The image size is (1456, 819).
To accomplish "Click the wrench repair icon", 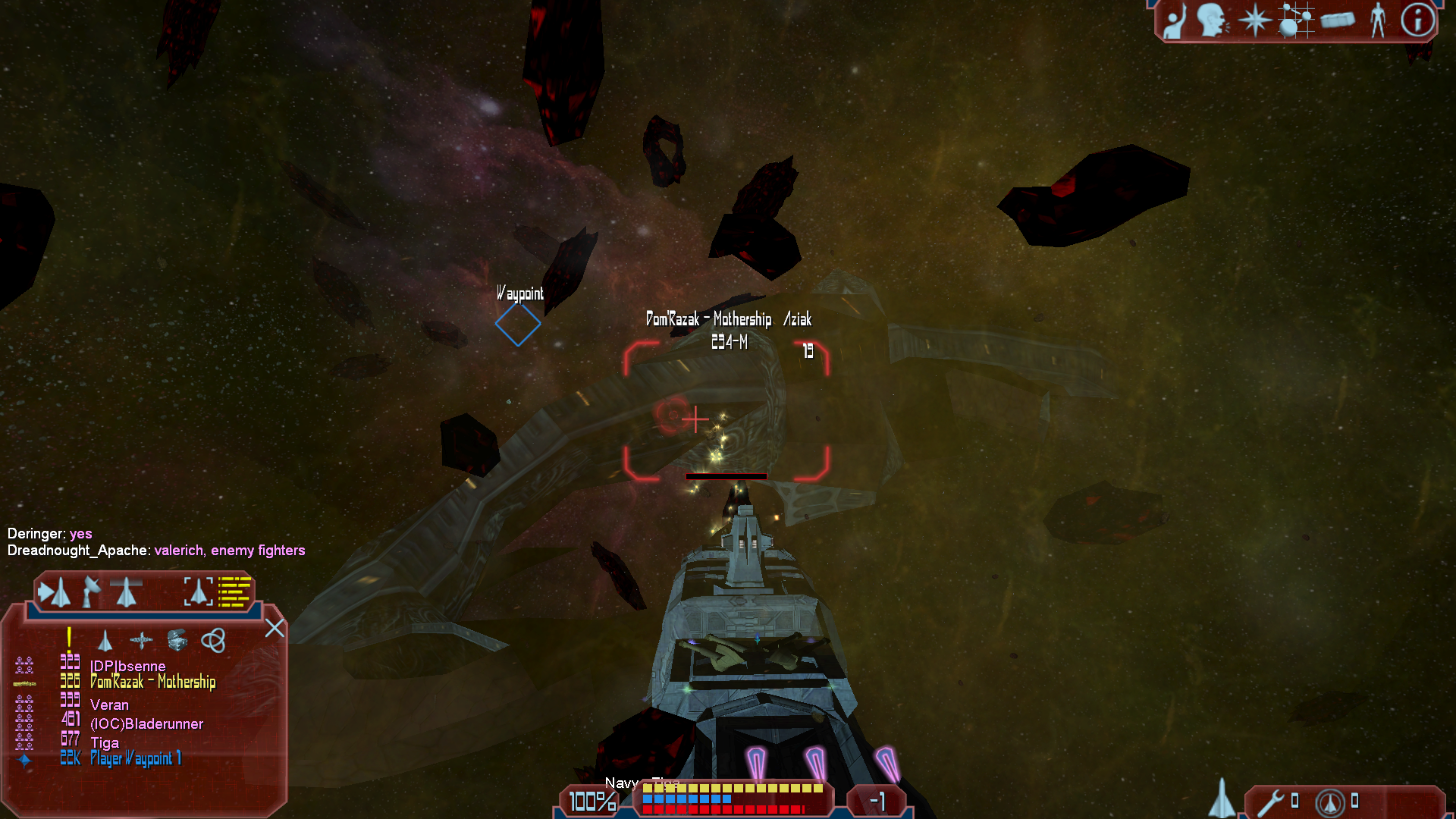I will click(x=1272, y=802).
